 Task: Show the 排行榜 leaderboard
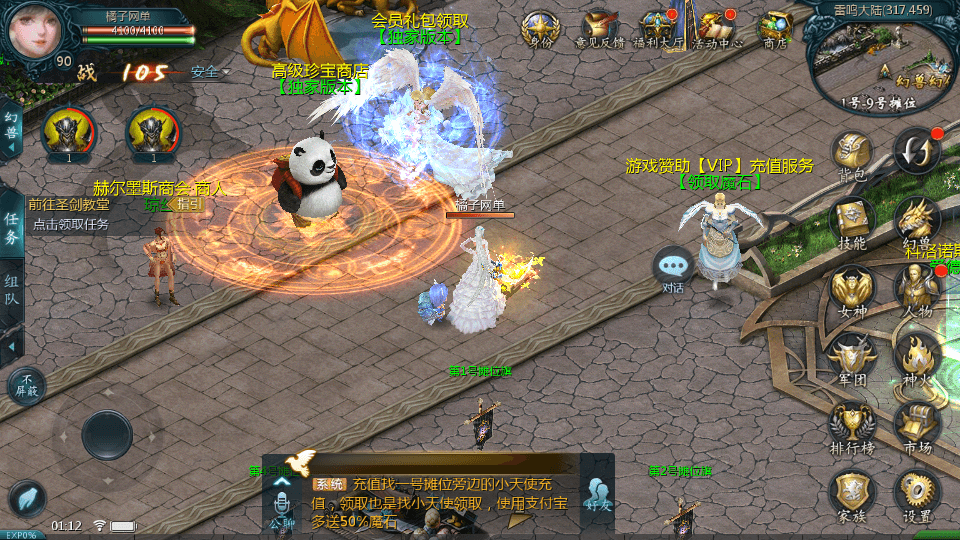(852, 425)
